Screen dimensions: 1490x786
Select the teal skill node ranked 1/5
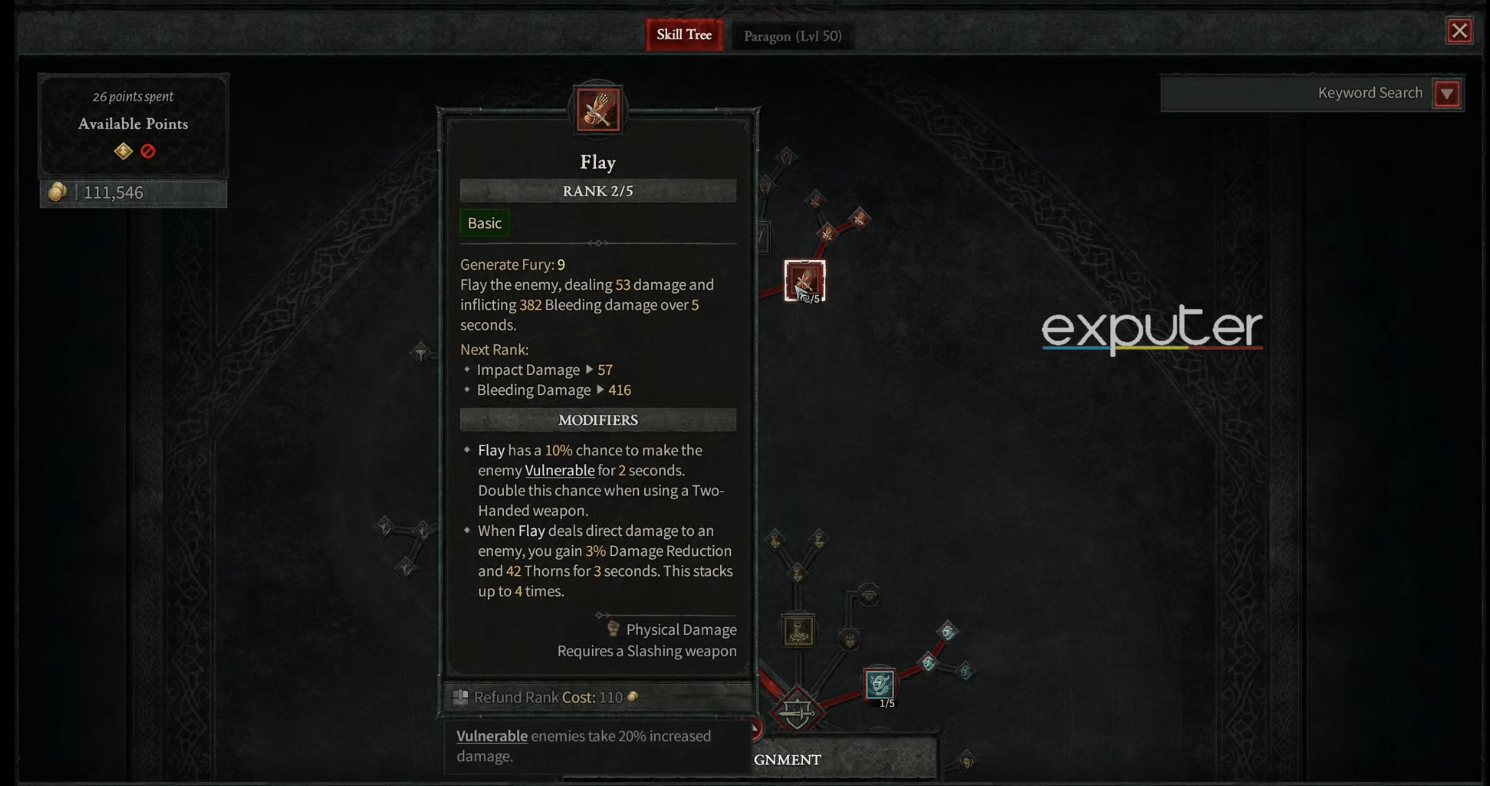[x=879, y=686]
